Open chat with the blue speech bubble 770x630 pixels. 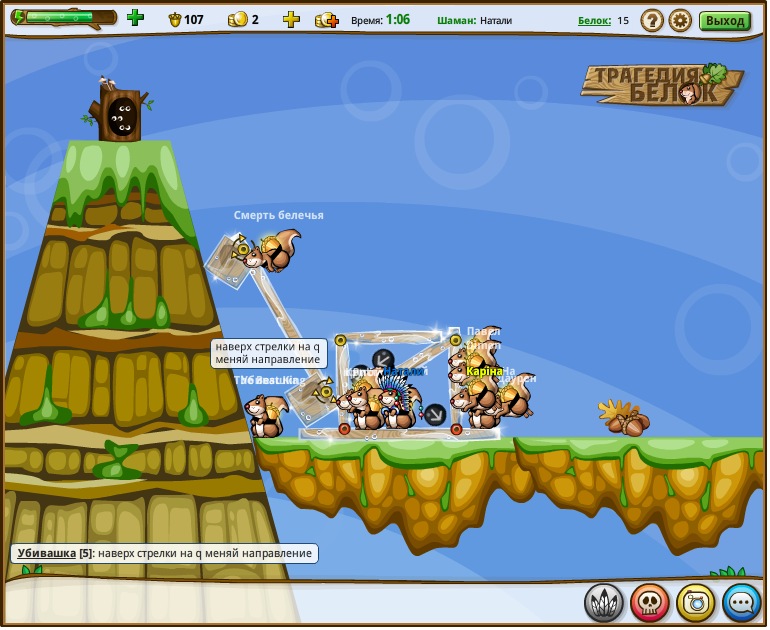pos(741,602)
